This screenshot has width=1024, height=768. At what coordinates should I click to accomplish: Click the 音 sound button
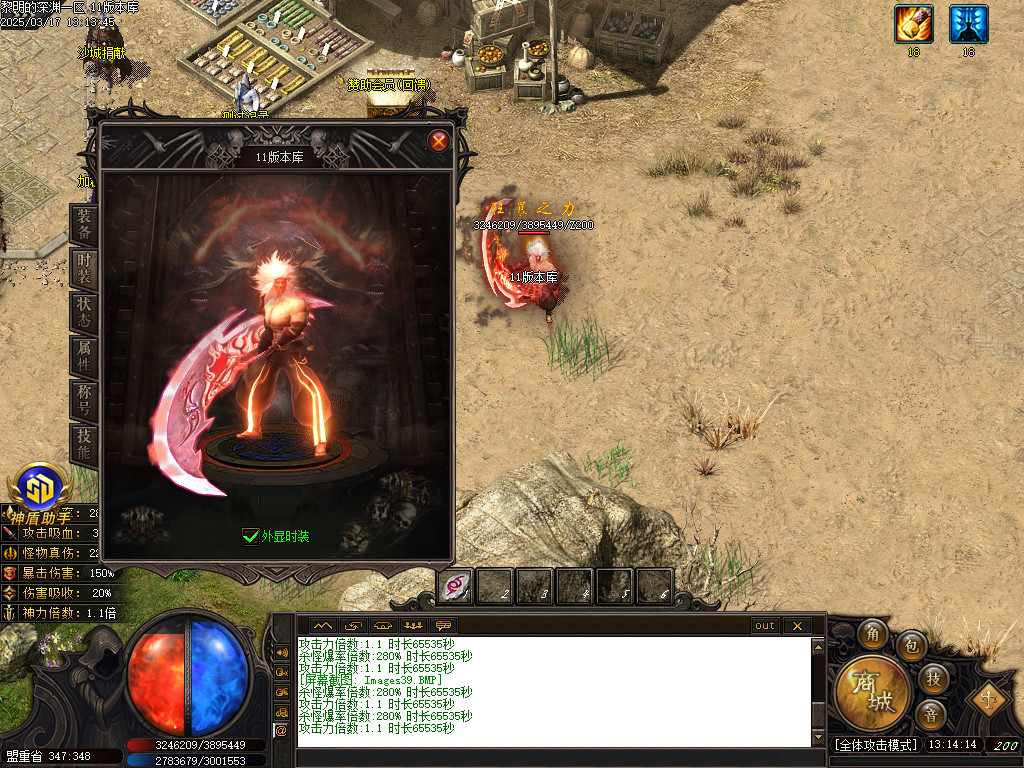930,715
